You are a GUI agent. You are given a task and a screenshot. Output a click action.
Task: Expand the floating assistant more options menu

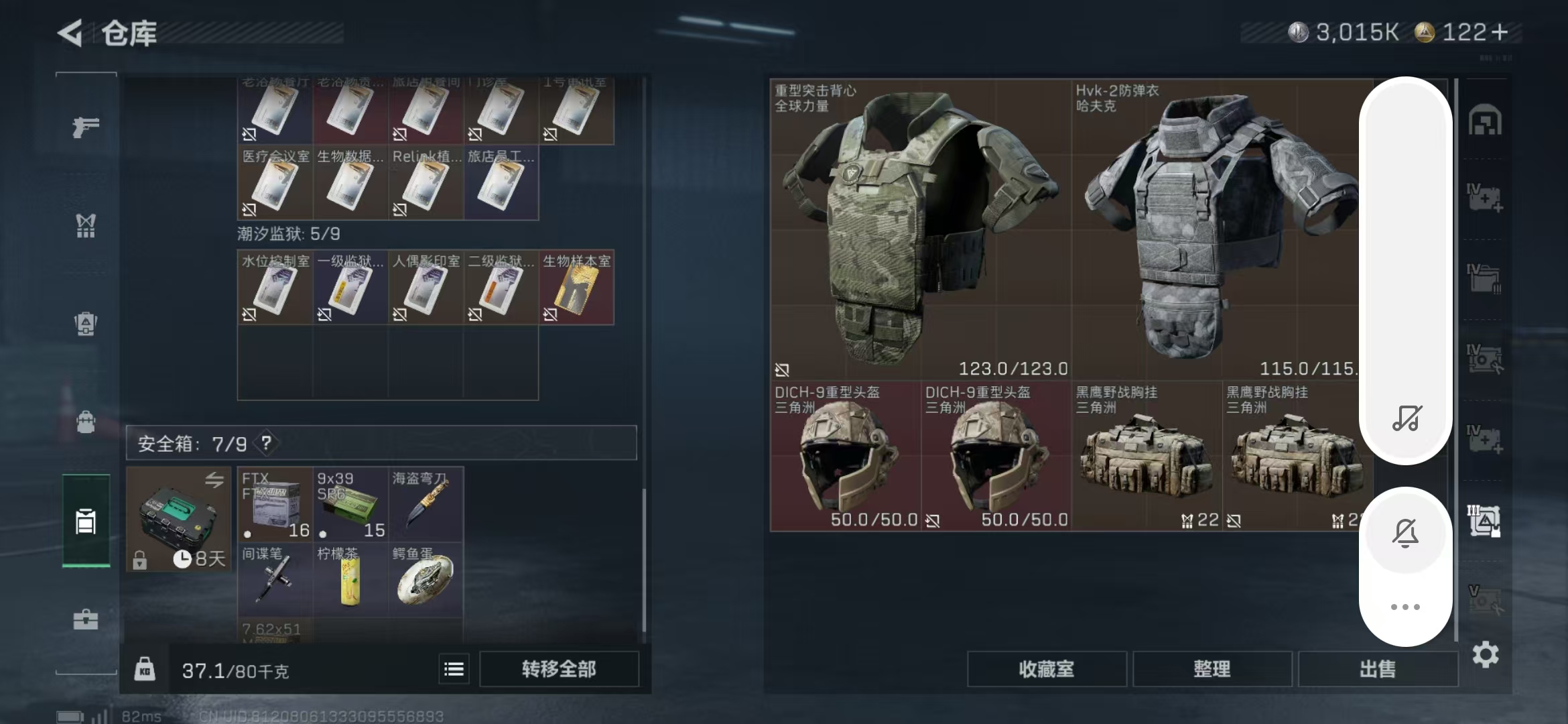coord(1407,607)
